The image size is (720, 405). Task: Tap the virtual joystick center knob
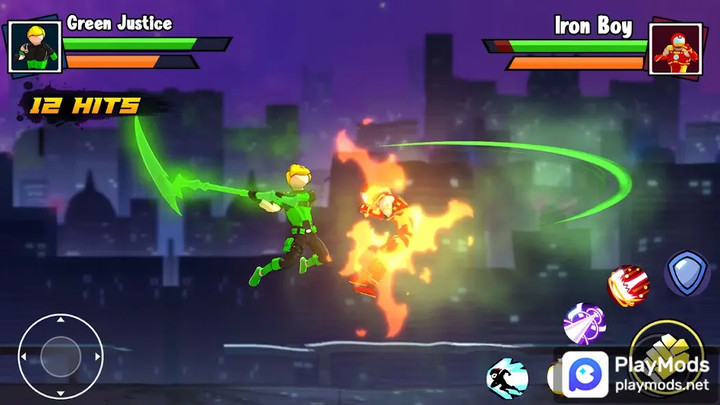tap(60, 356)
